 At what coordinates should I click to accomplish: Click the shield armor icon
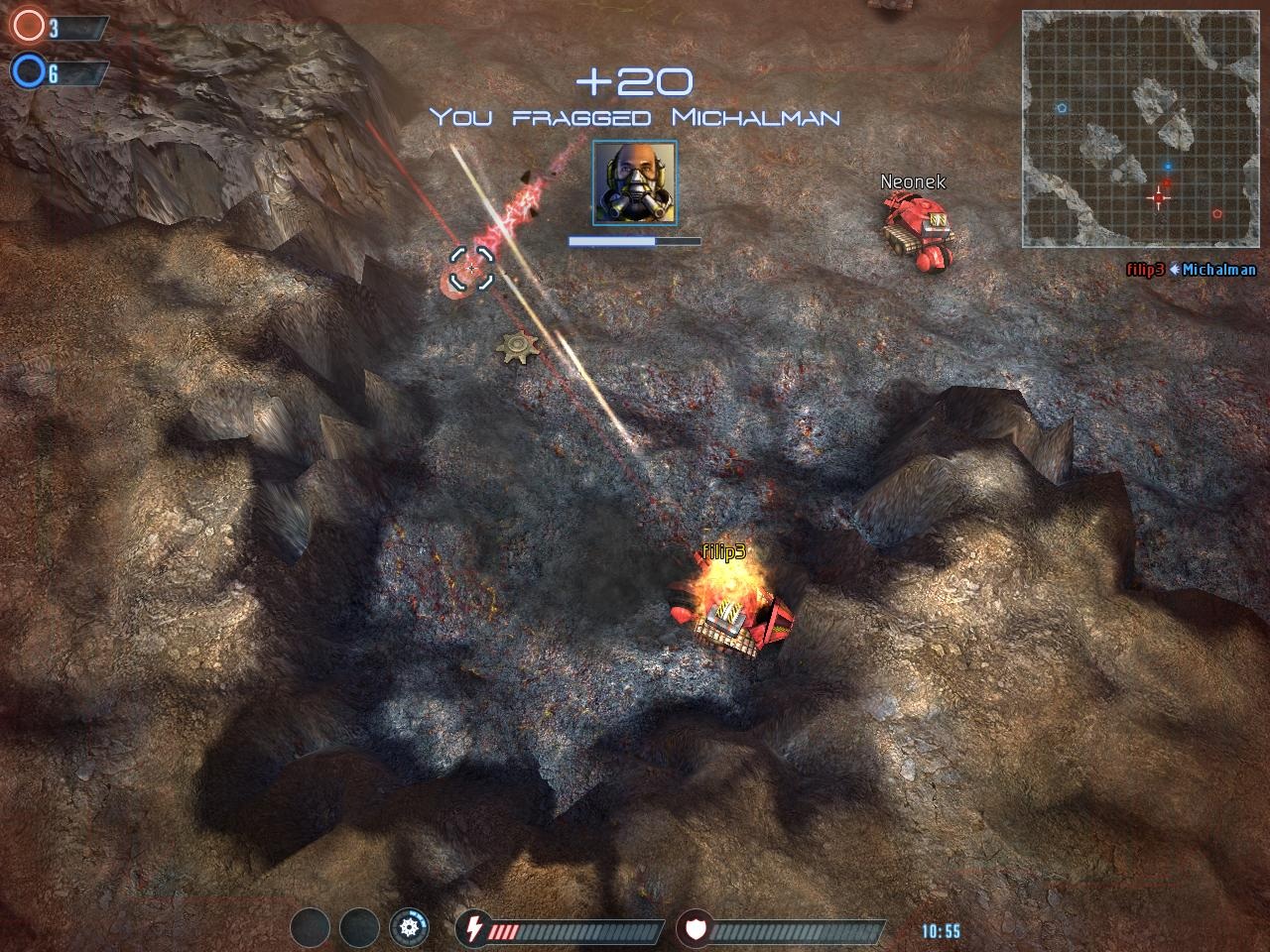(694, 929)
